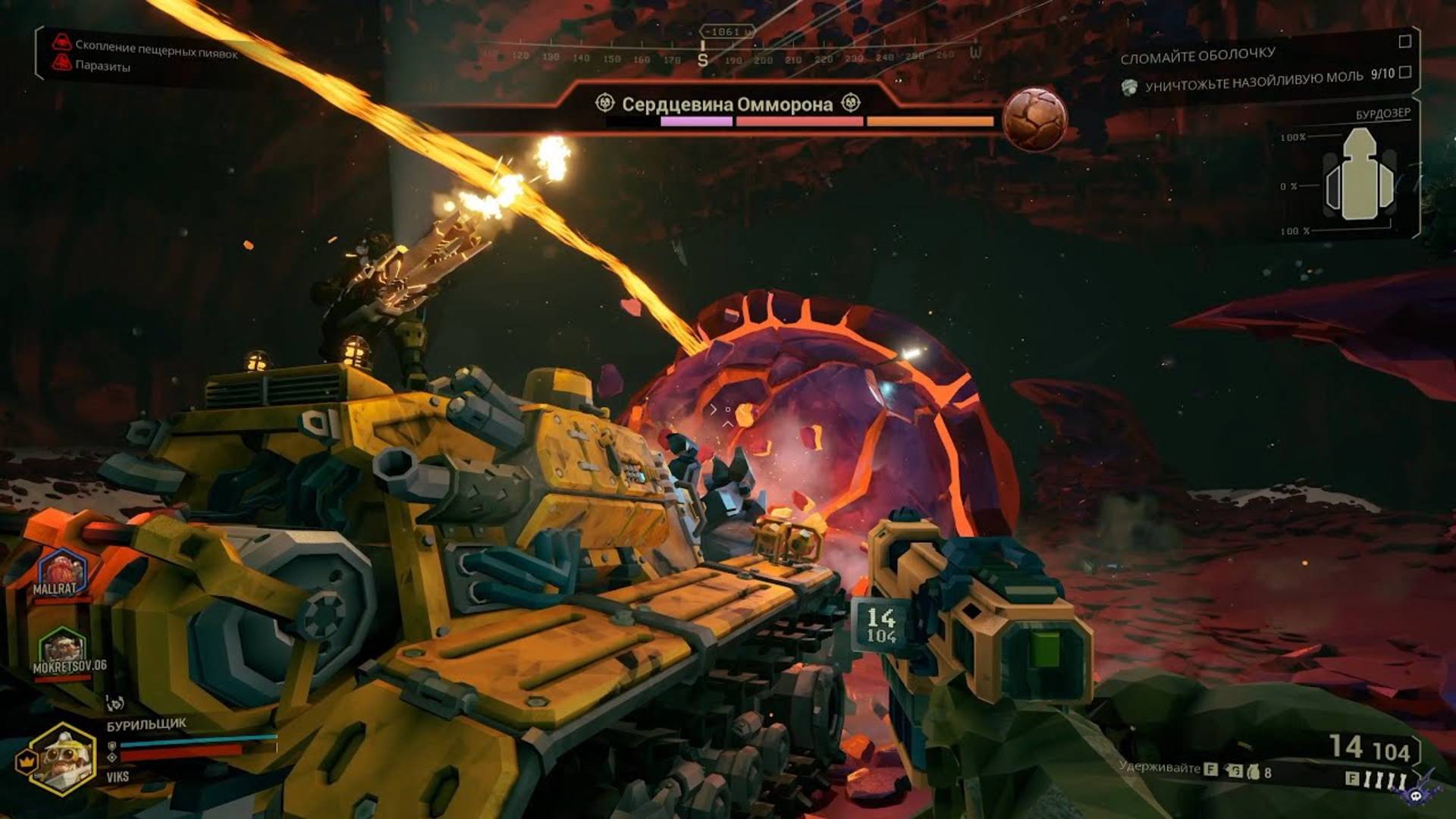Click the purple skull watermark logo
Image resolution: width=1456 pixels, height=819 pixels.
click(1417, 792)
